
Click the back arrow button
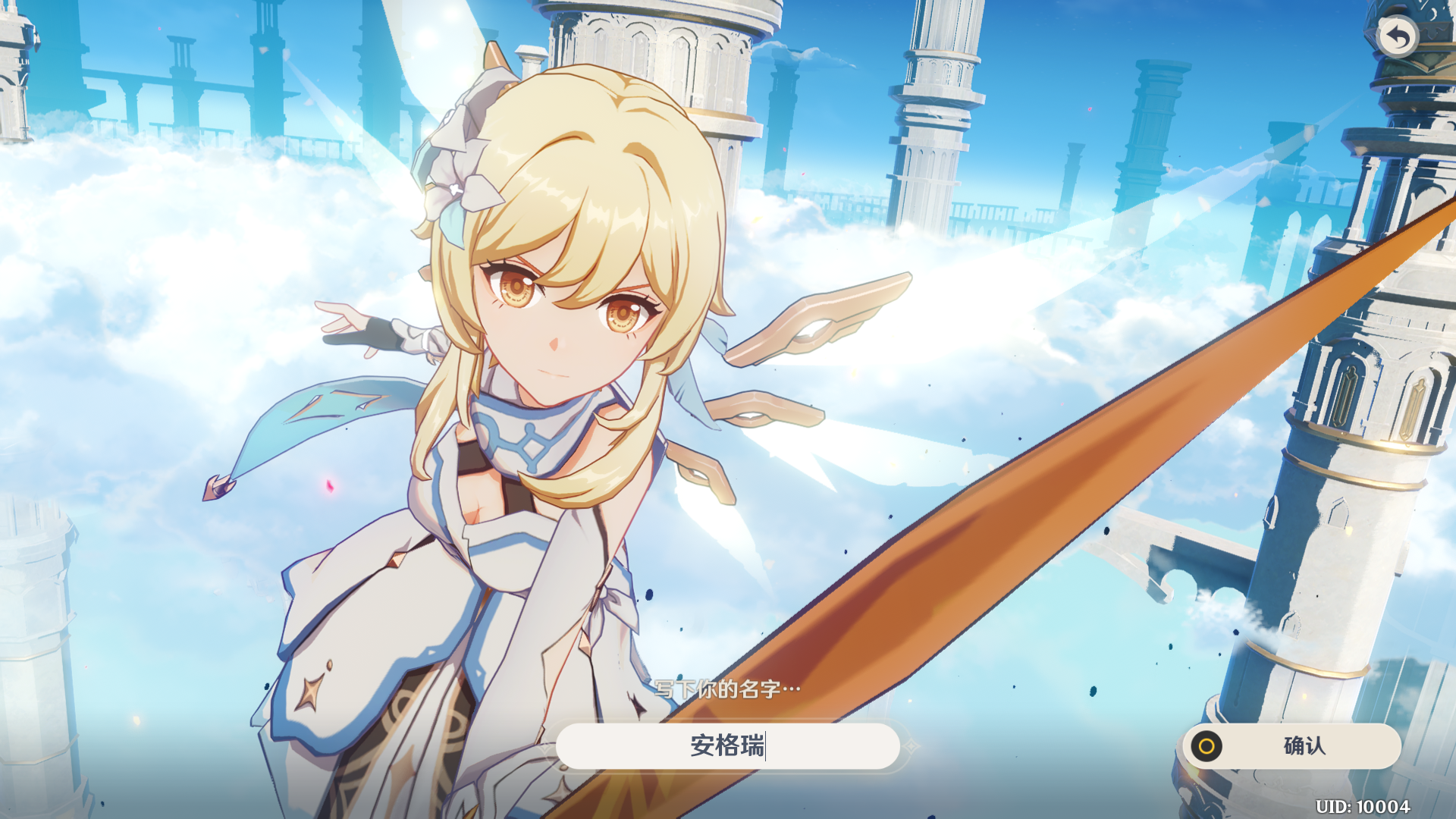[1397, 36]
